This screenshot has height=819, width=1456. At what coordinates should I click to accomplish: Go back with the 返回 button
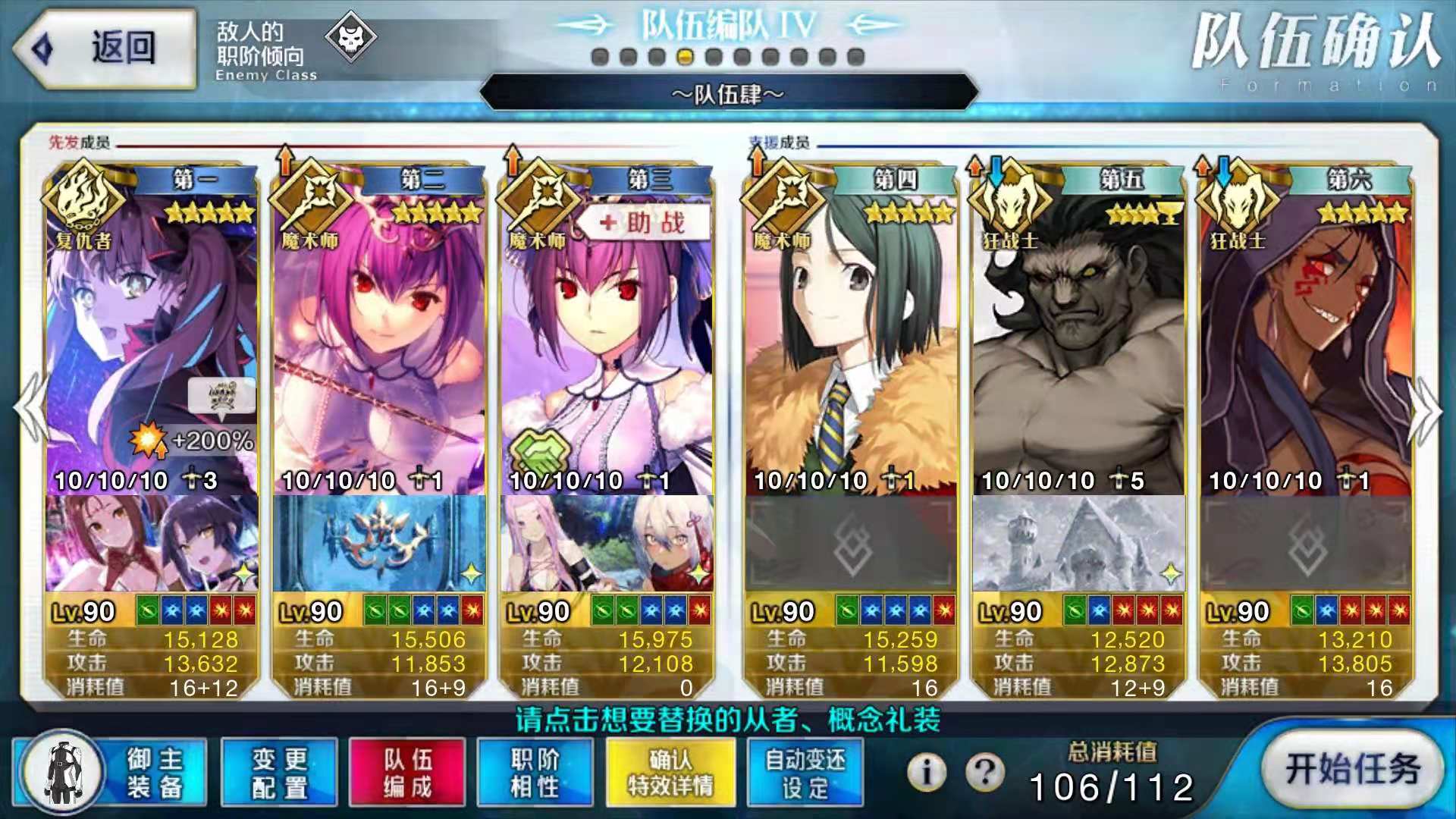pos(105,49)
